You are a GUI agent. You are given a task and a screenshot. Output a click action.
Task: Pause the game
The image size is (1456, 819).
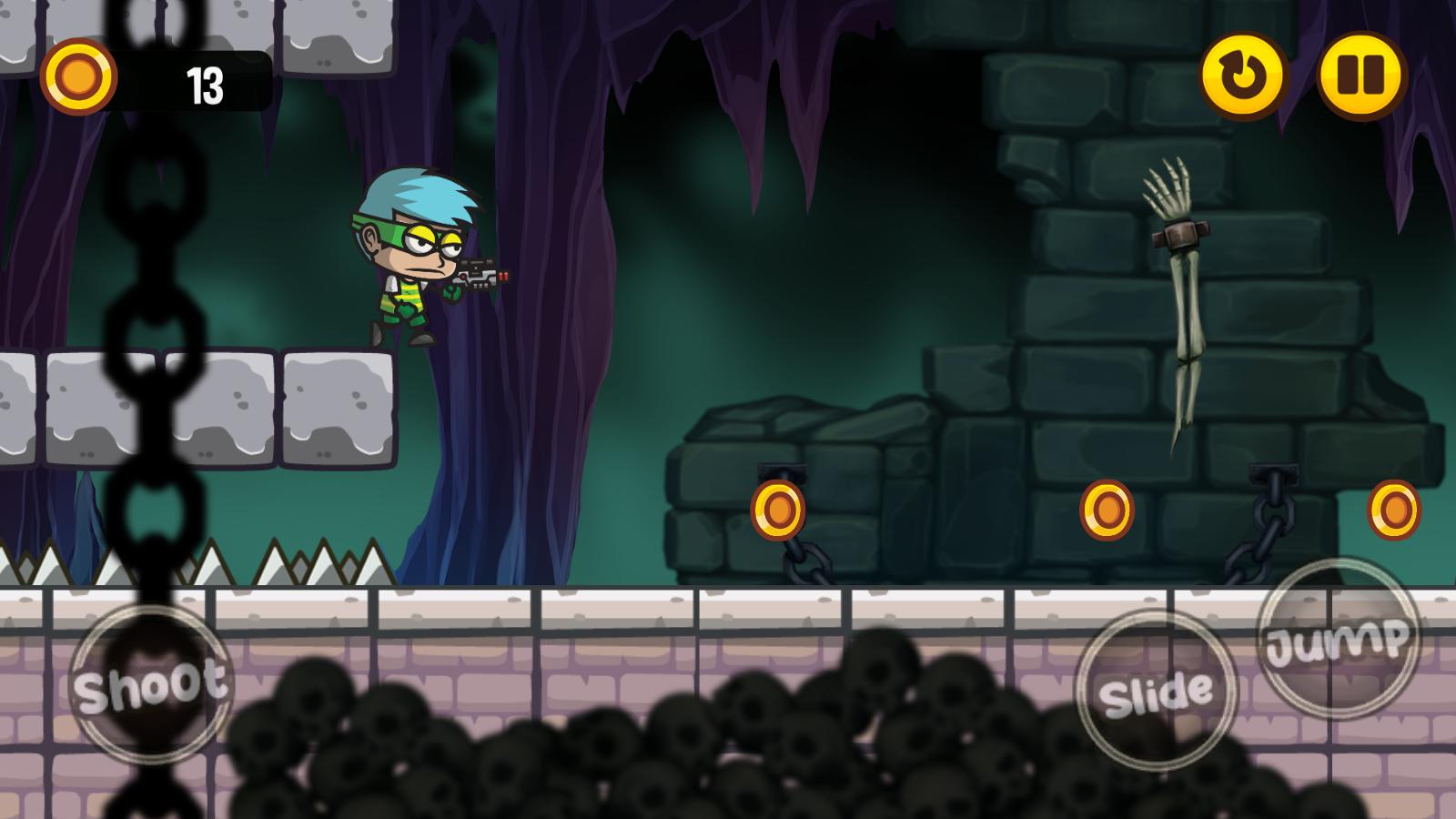coord(1361,76)
